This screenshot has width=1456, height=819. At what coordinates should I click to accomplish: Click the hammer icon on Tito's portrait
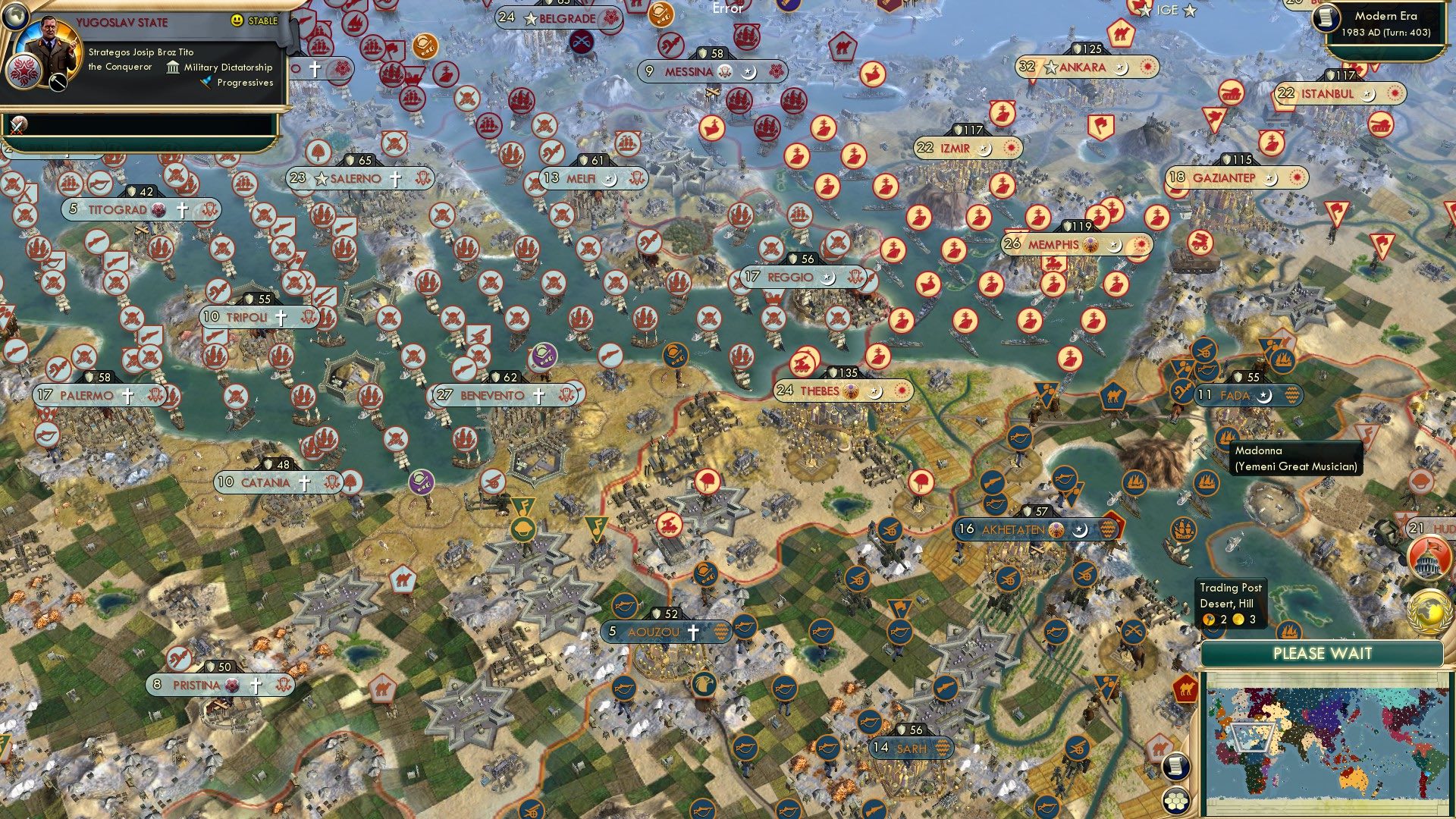[x=58, y=82]
